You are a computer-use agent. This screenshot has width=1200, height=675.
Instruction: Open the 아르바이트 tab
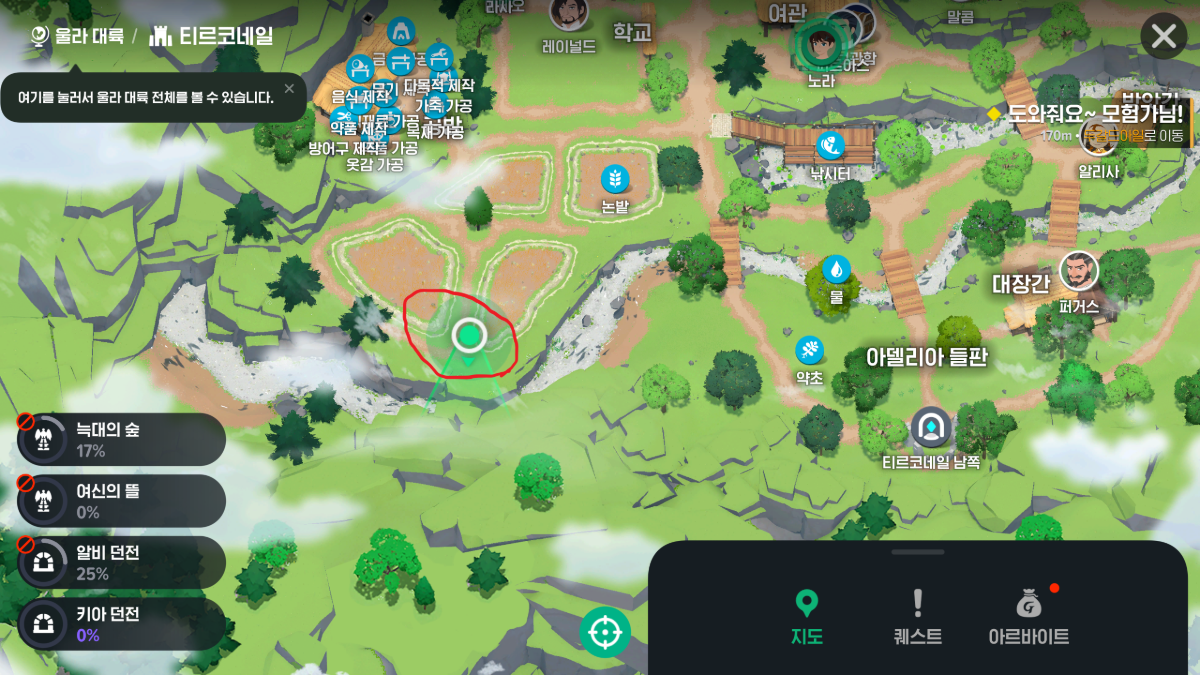click(1028, 616)
